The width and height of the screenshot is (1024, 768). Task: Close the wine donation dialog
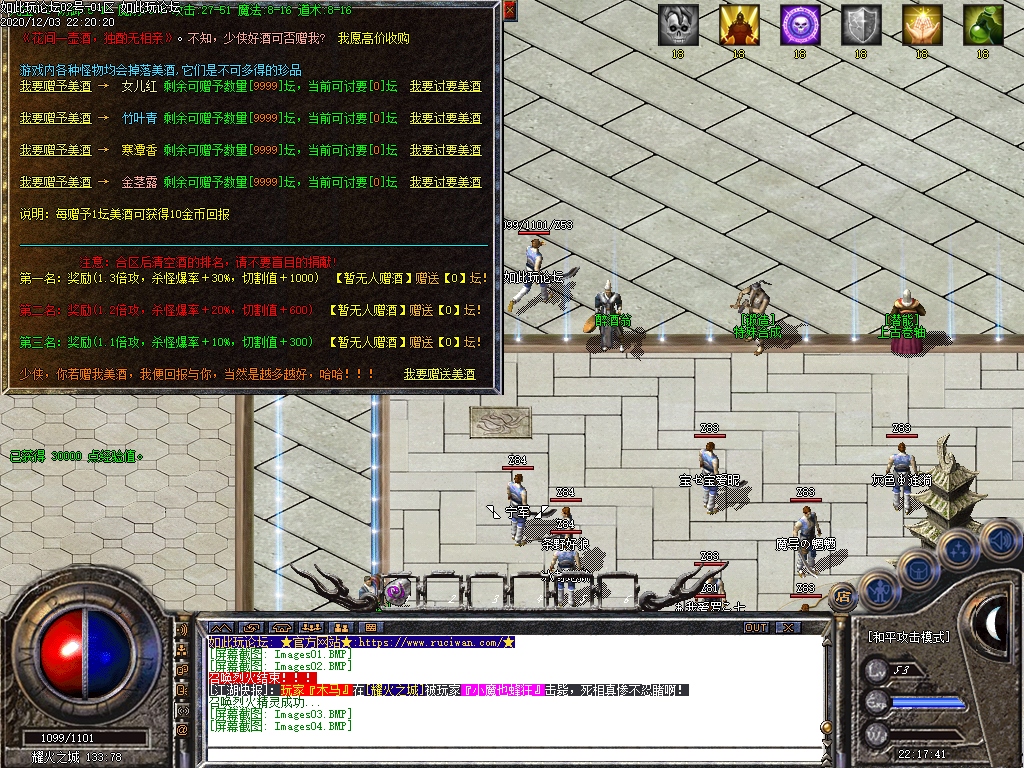[509, 11]
